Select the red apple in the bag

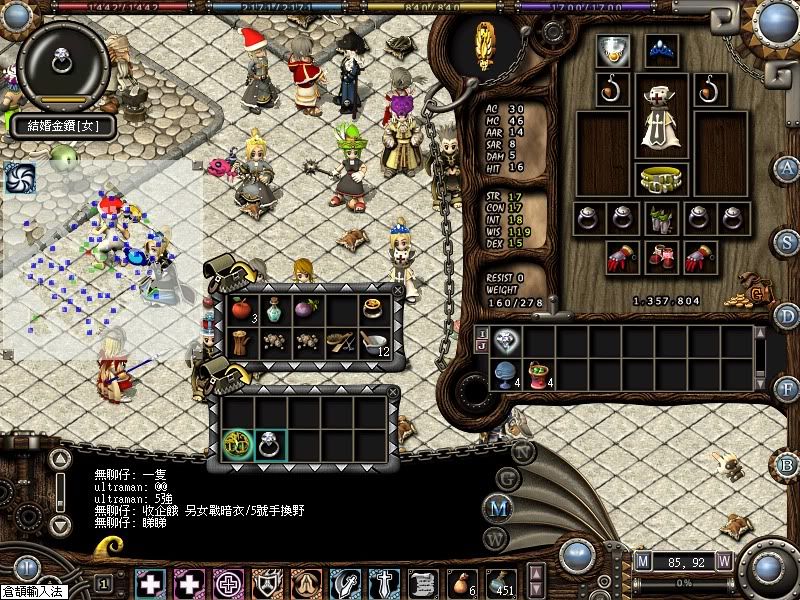click(x=239, y=309)
